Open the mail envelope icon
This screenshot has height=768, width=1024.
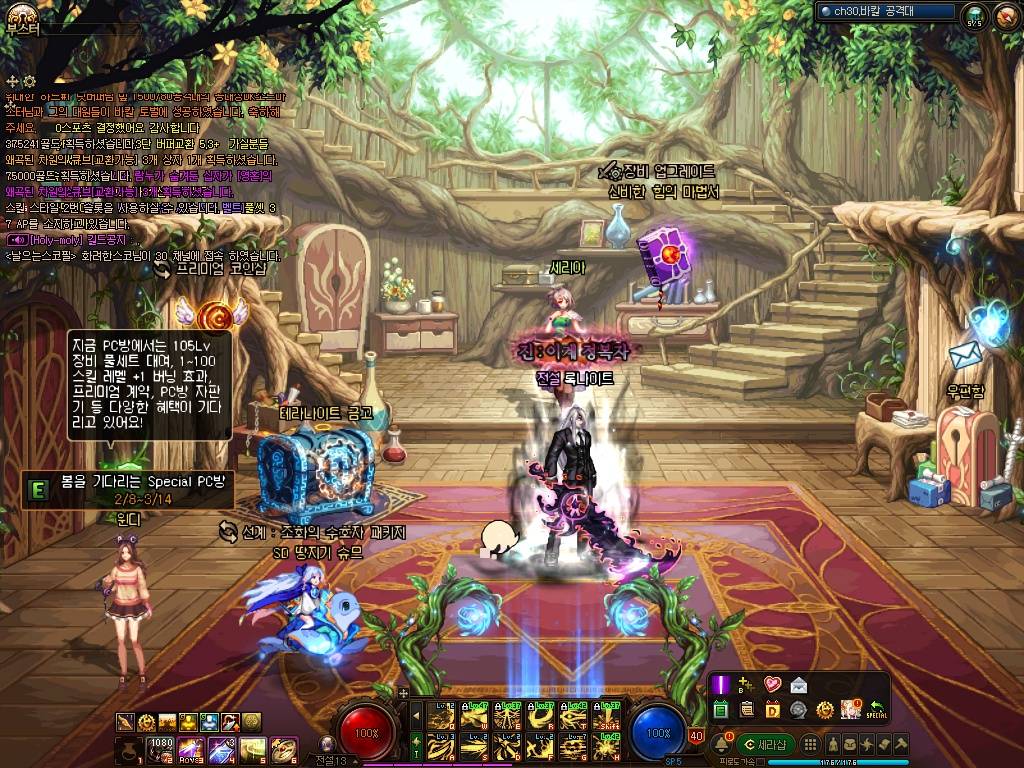[x=798, y=685]
